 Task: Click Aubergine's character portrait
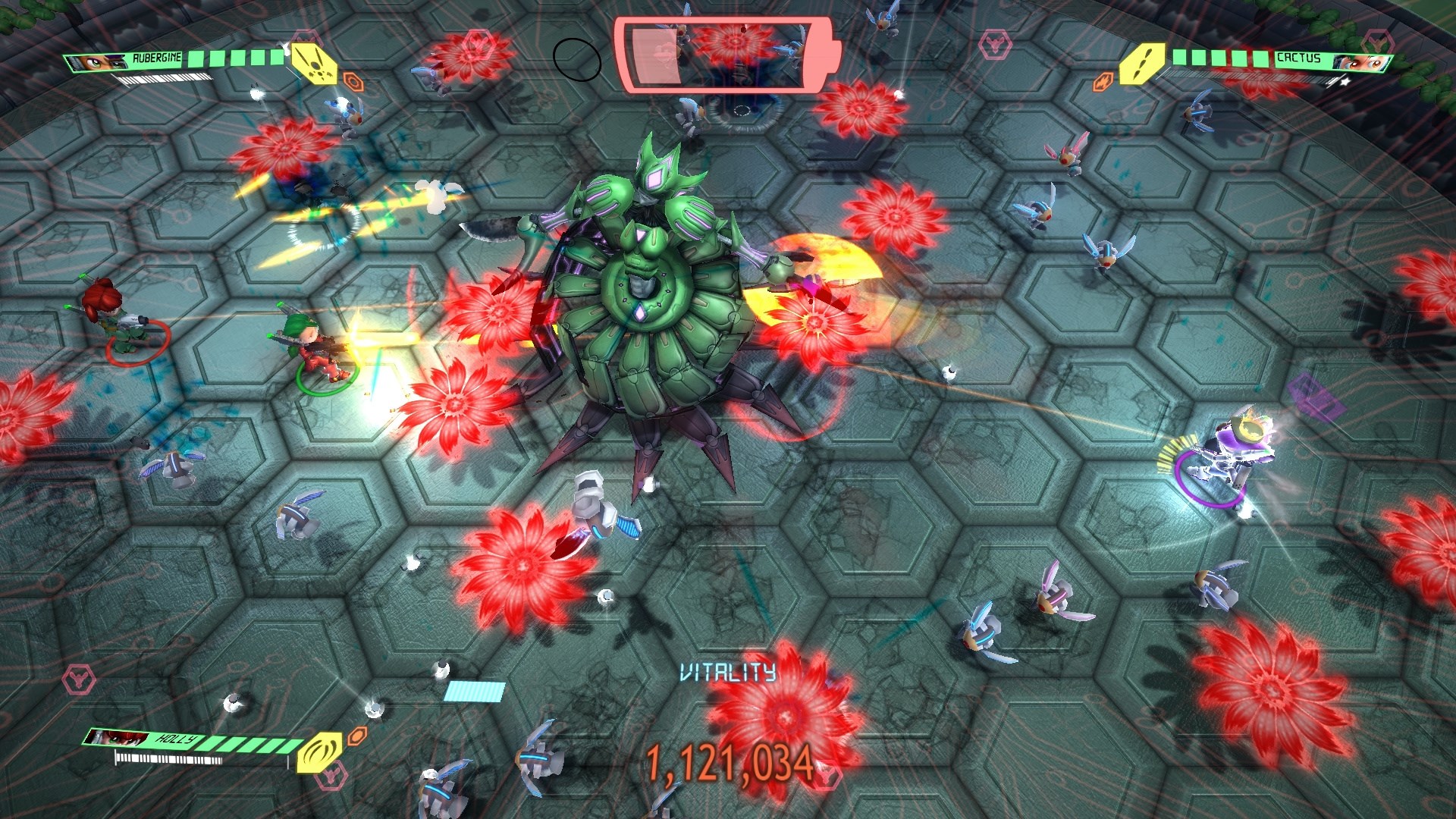(97, 61)
